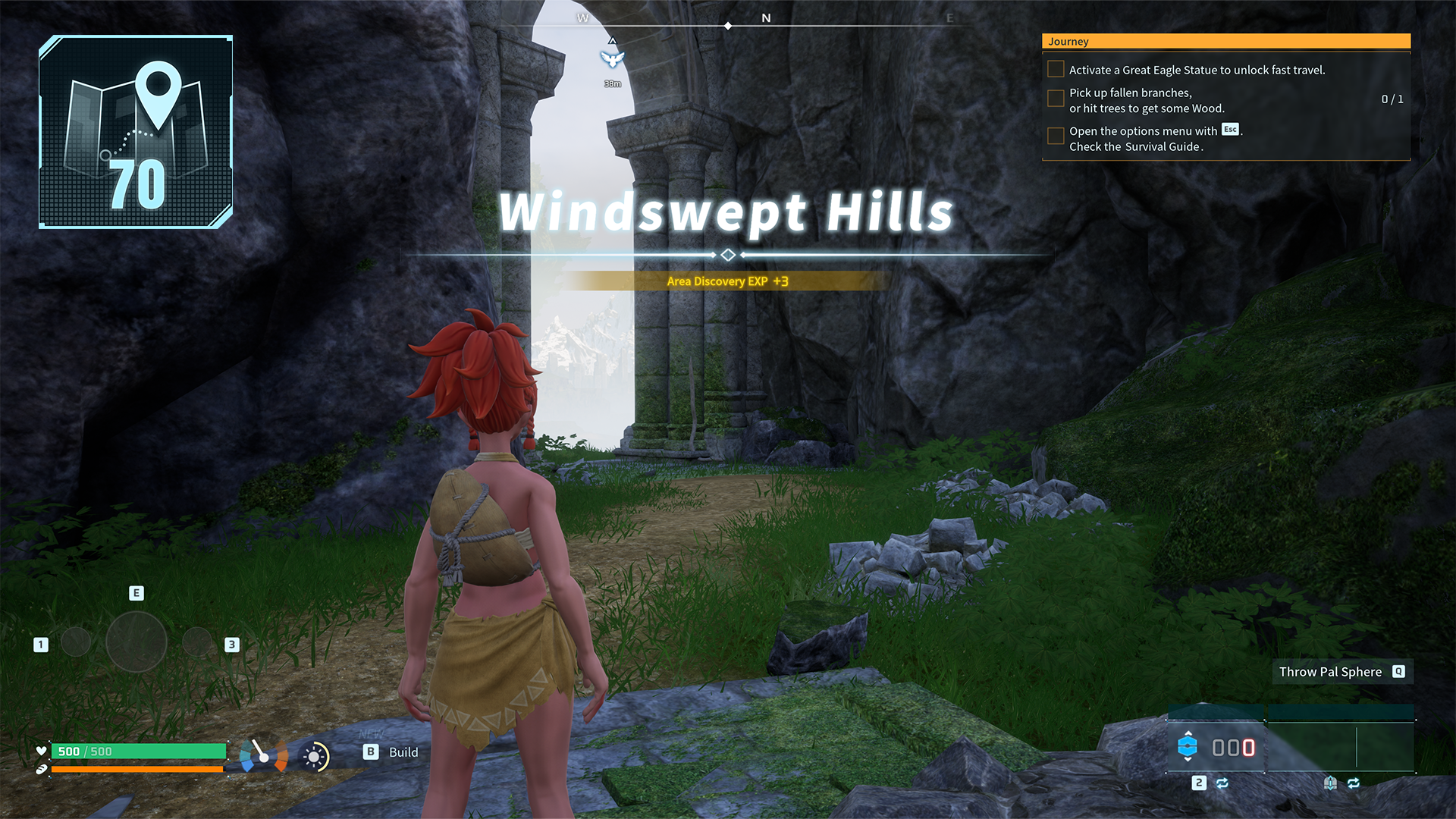The width and height of the screenshot is (1456, 819).
Task: Select the Throw Pal Sphere label
Action: (x=1330, y=672)
